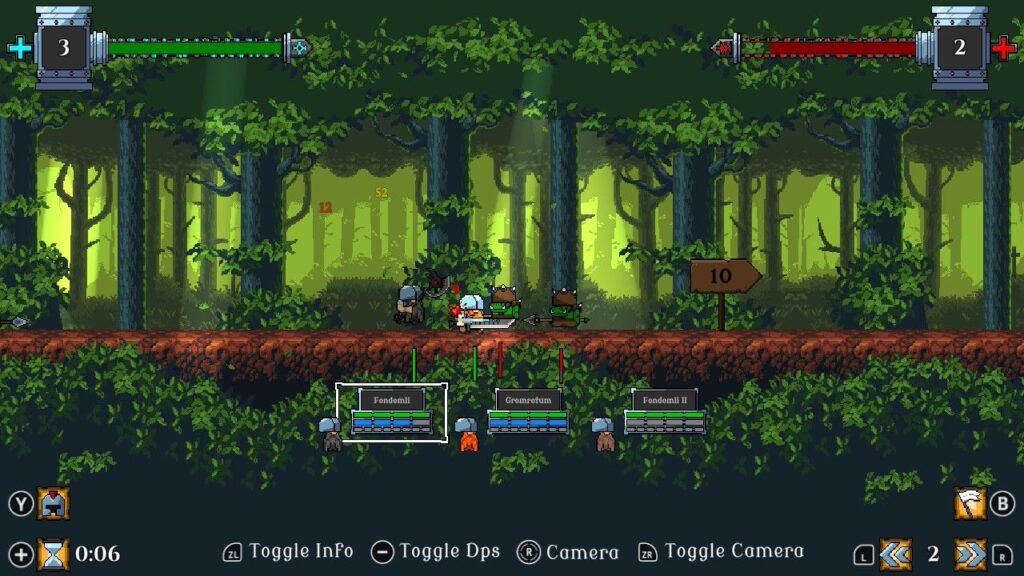Viewport: 1024px width, 576px height.
Task: Click the white flag retreat icon
Action: (969, 503)
